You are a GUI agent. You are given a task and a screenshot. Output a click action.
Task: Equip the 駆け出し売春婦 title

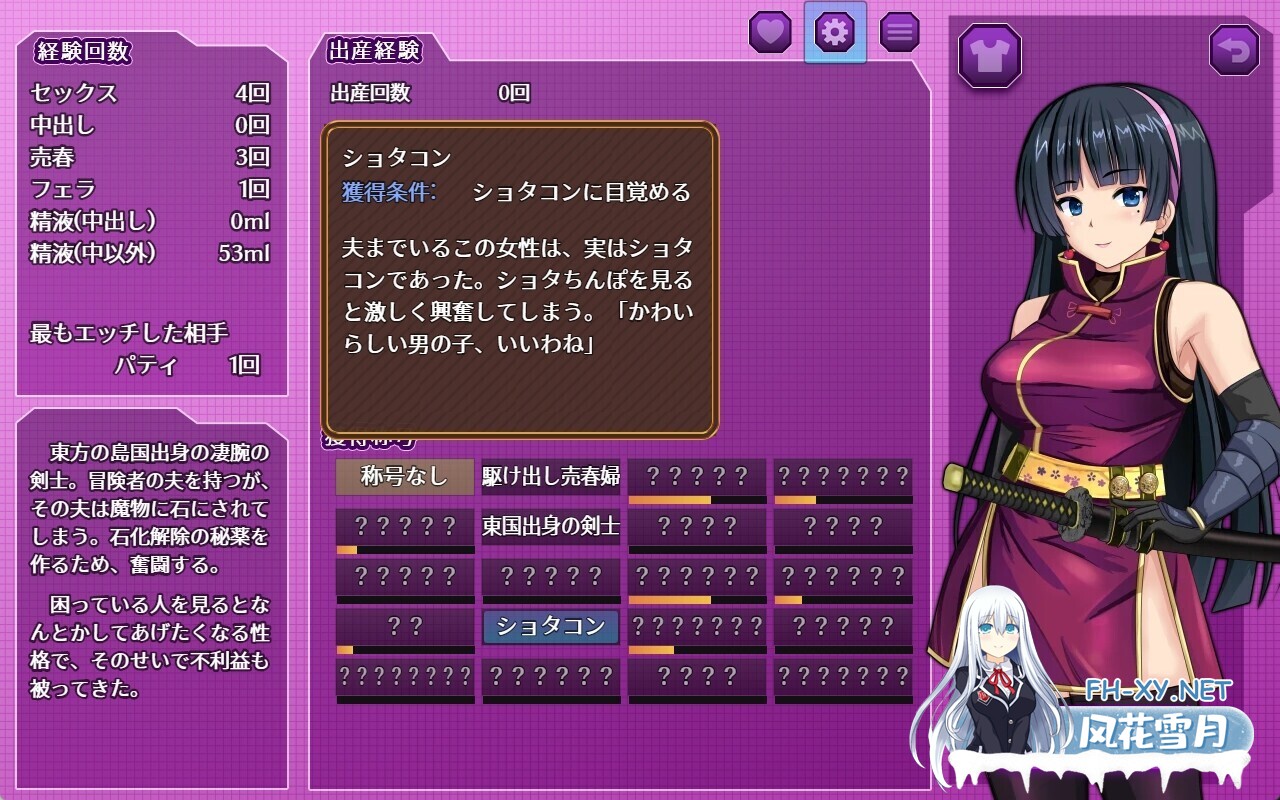coord(551,477)
